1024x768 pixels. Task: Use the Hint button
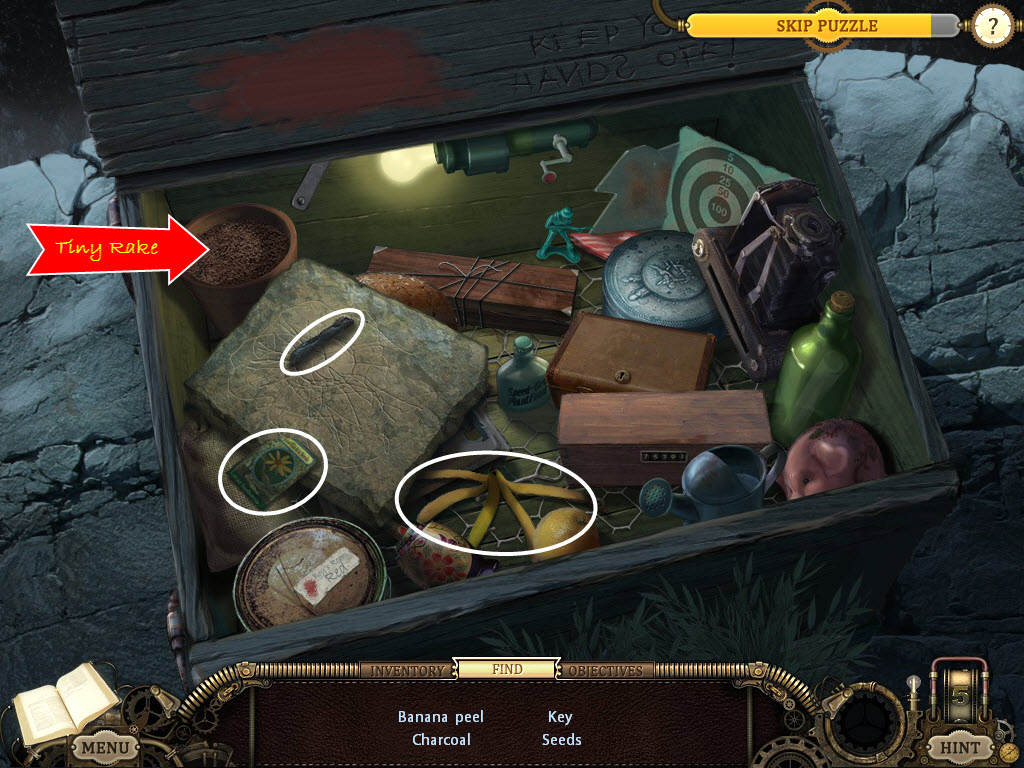pyautogui.click(x=961, y=746)
